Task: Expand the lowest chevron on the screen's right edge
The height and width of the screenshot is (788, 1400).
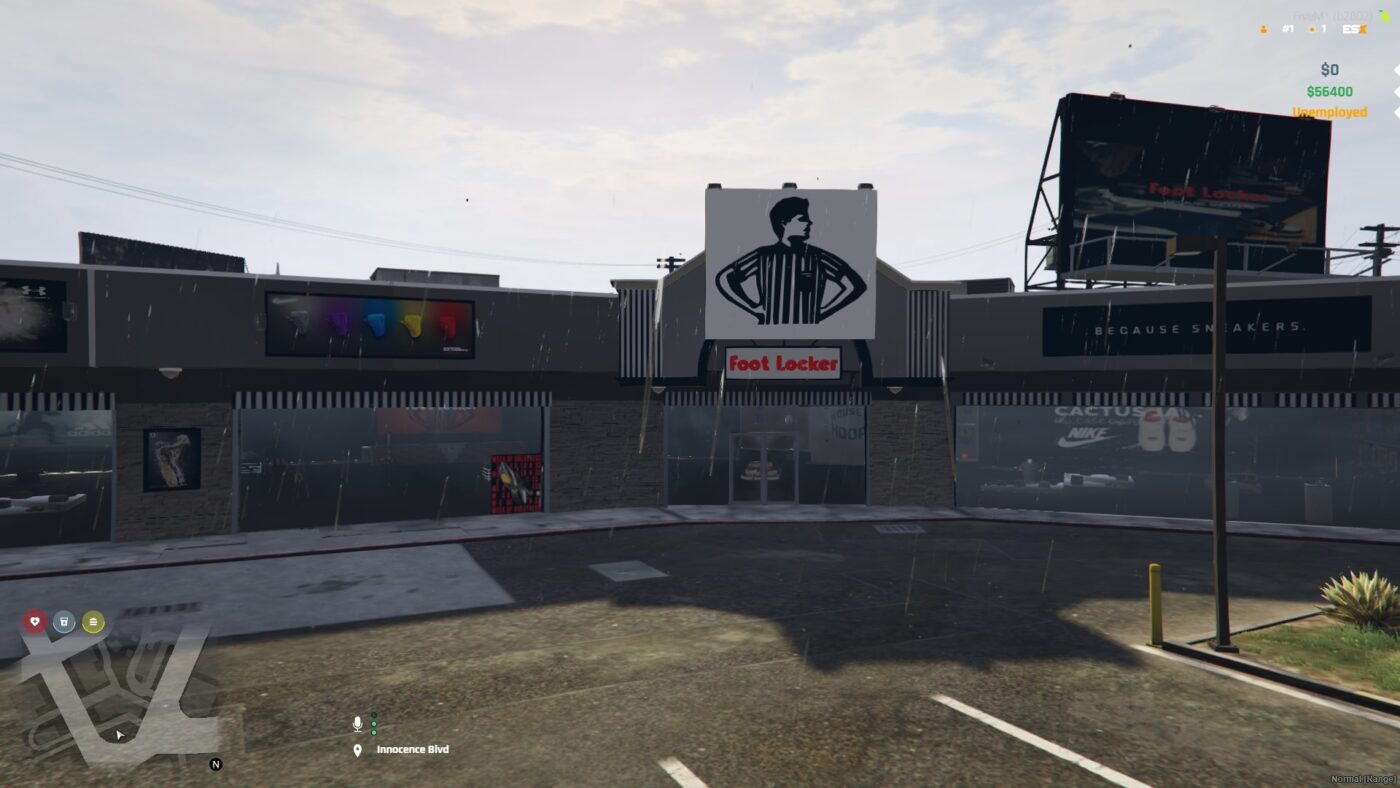Action: 1397,112
